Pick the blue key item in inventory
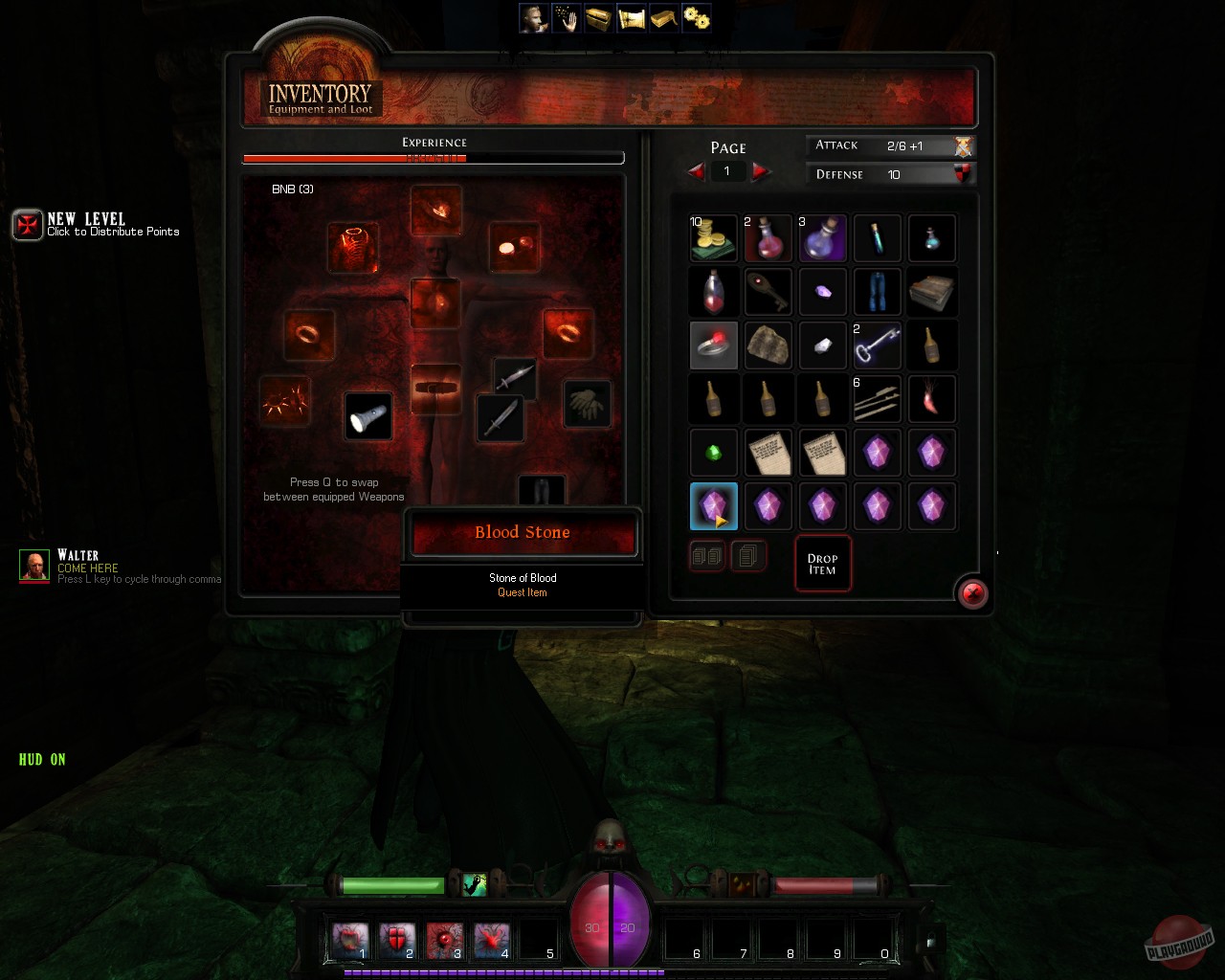Screen dimensions: 1225x980 coord(878,345)
